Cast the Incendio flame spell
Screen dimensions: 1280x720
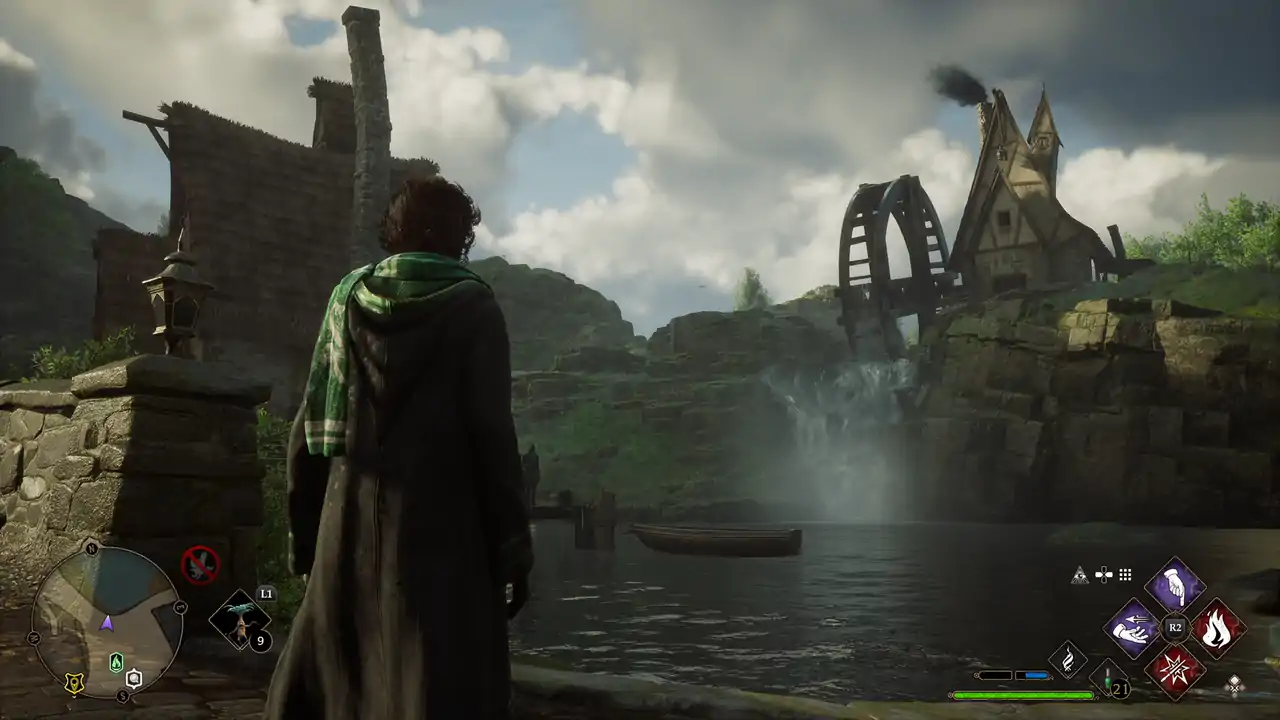click(1217, 629)
